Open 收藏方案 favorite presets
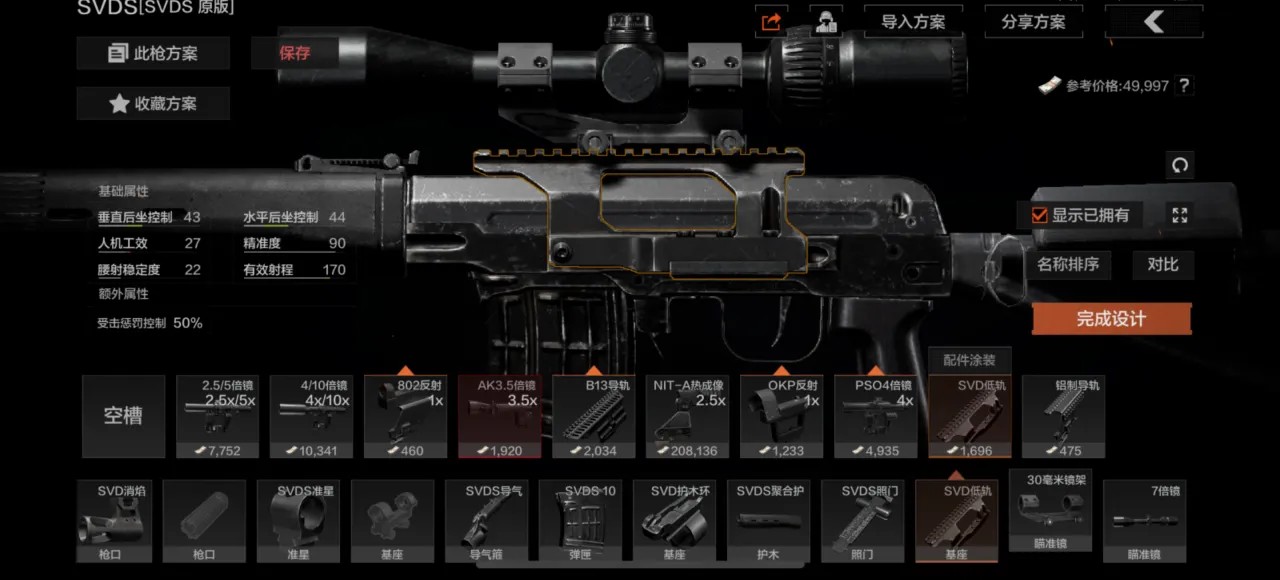The width and height of the screenshot is (1280, 580). tap(153, 103)
